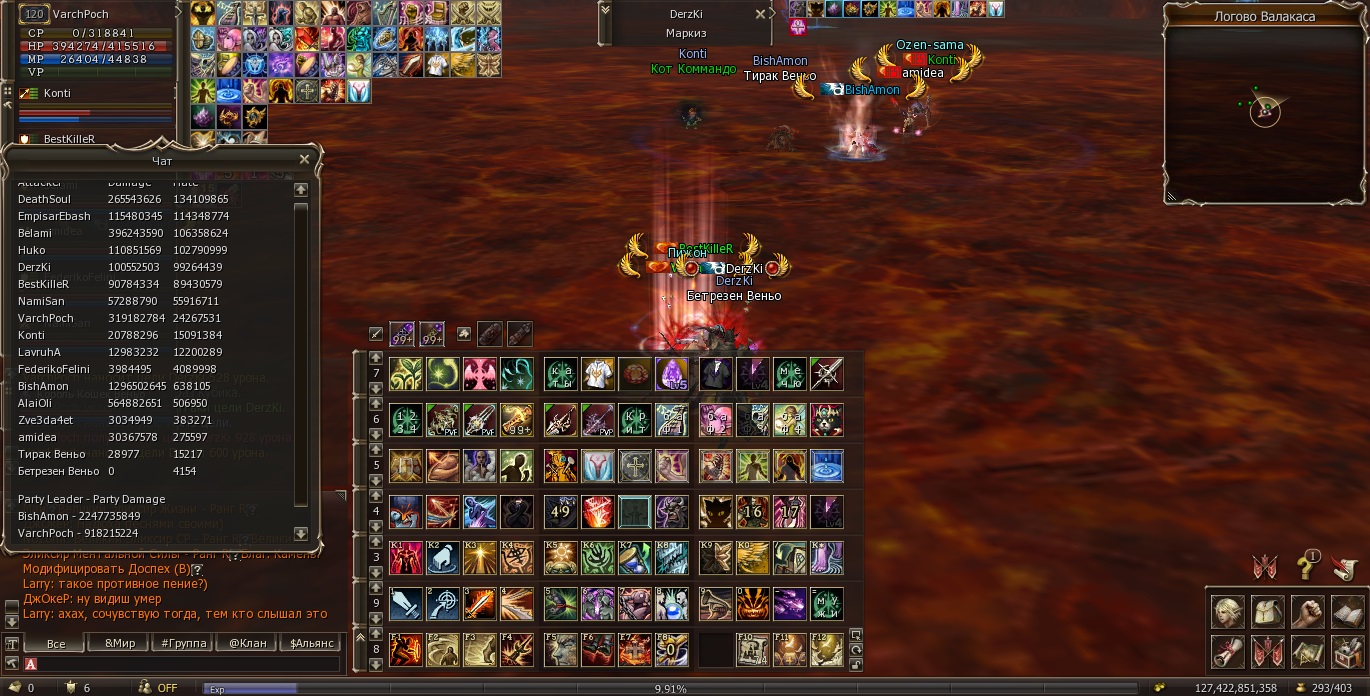The image size is (1370, 696).
Task: Select party member Konti's frame
Action: point(58,93)
